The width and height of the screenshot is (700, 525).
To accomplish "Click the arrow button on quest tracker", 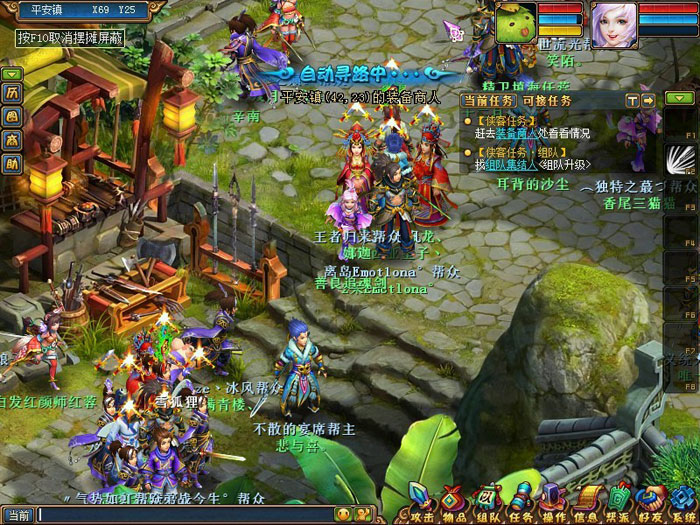I will (x=647, y=101).
